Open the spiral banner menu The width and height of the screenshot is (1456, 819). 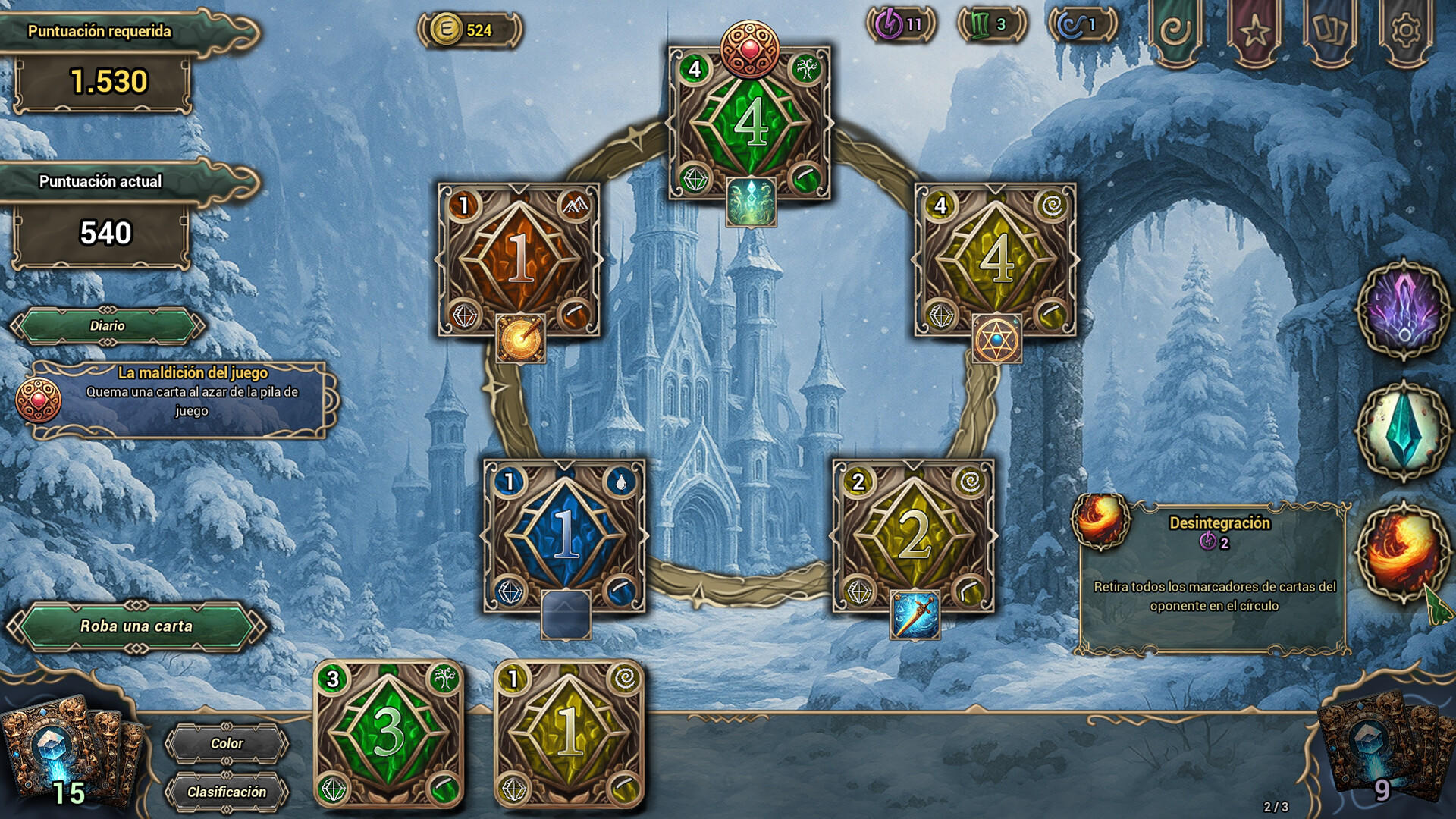point(1175,32)
